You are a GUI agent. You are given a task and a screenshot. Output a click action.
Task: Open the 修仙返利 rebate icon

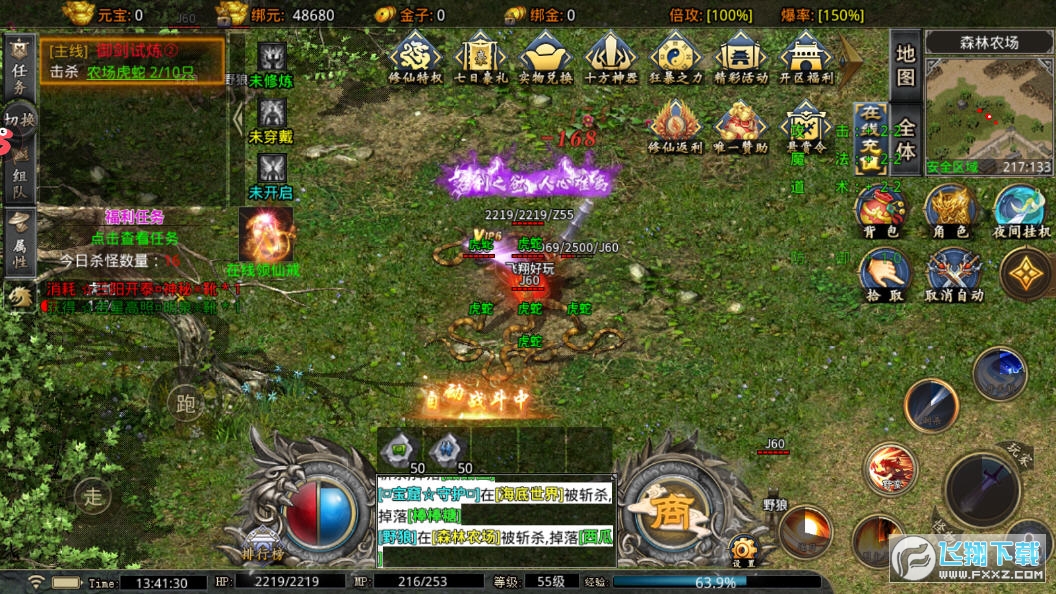coord(676,125)
